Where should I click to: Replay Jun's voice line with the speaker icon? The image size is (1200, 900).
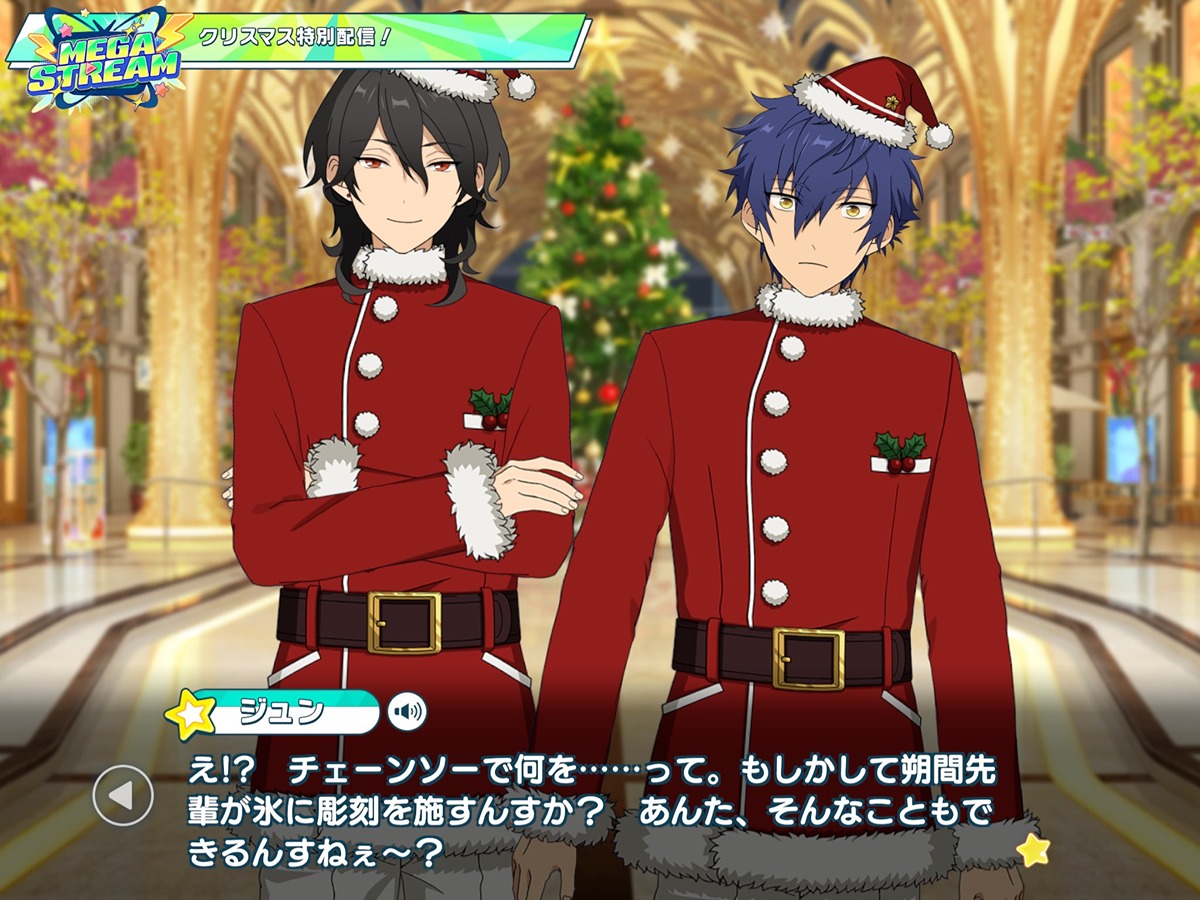[407, 712]
